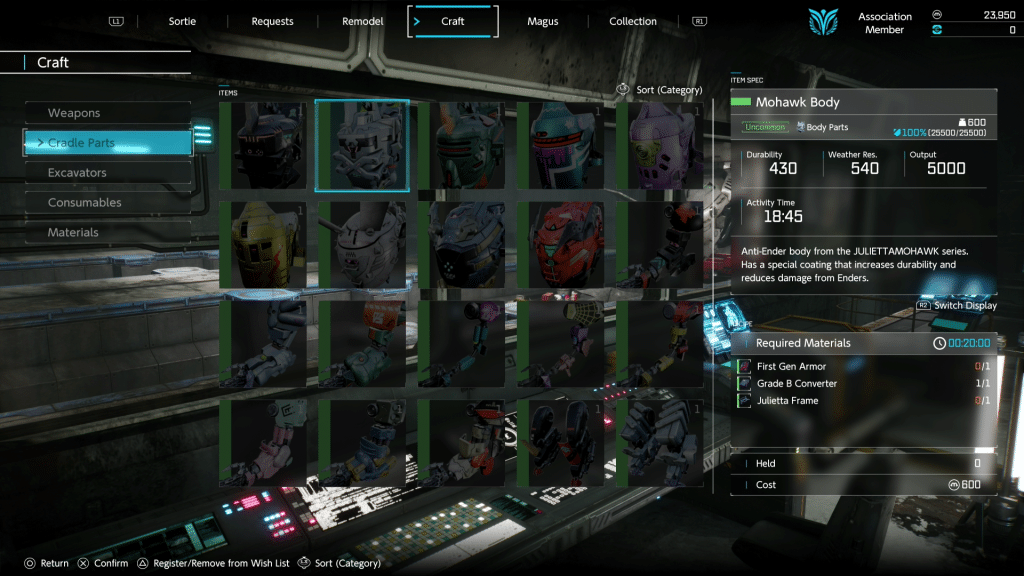This screenshot has width=1024, height=576.
Task: Open the Excavators category
Action: 107,173
